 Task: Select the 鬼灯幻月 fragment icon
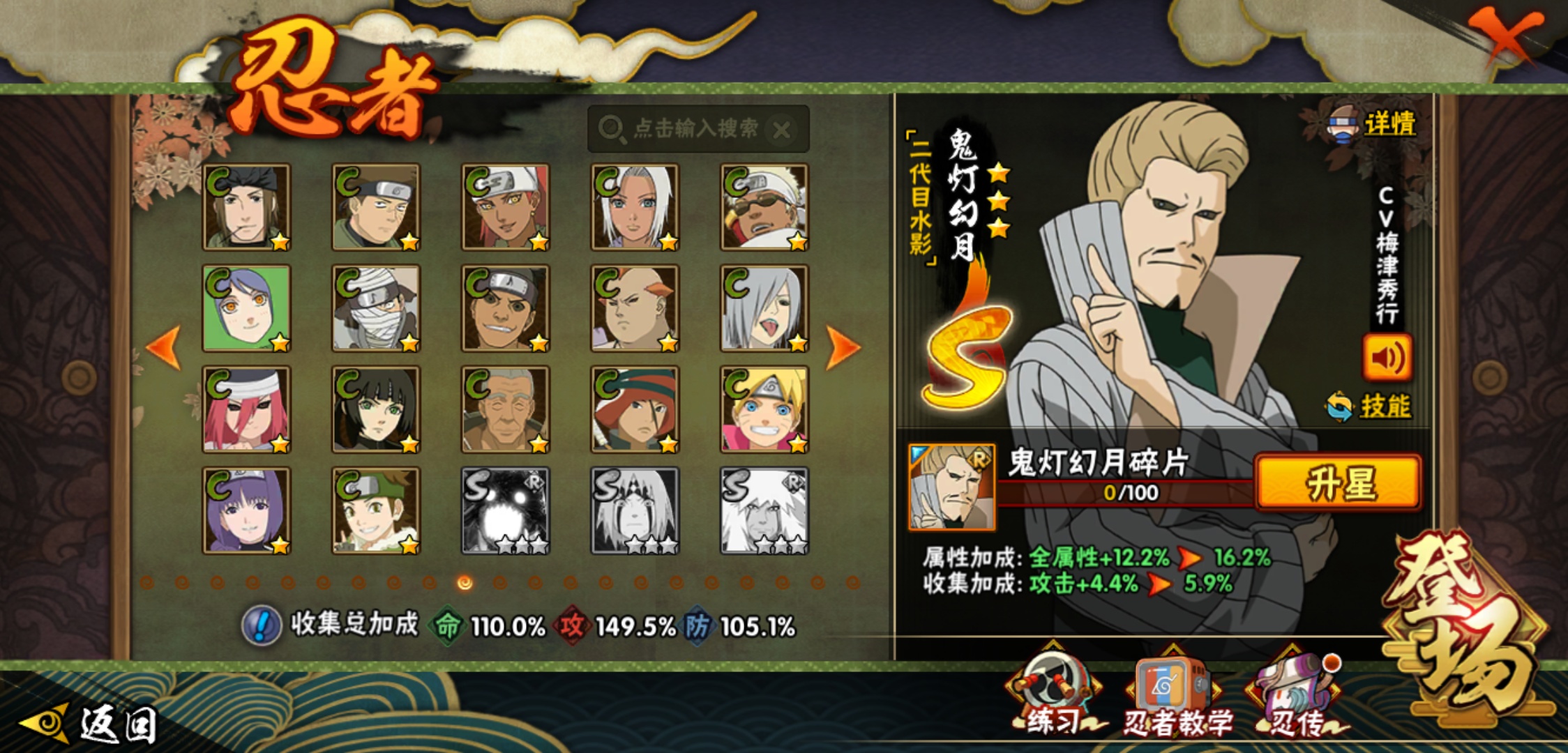click(951, 487)
